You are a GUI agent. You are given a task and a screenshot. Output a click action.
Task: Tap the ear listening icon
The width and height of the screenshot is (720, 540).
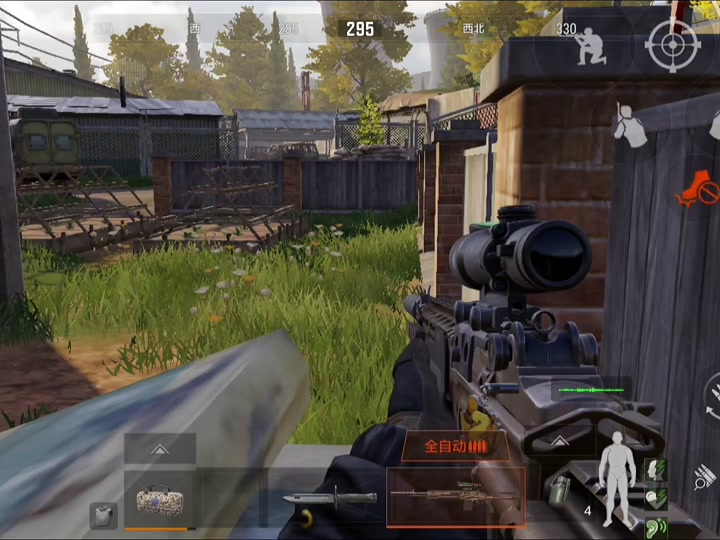click(x=655, y=524)
